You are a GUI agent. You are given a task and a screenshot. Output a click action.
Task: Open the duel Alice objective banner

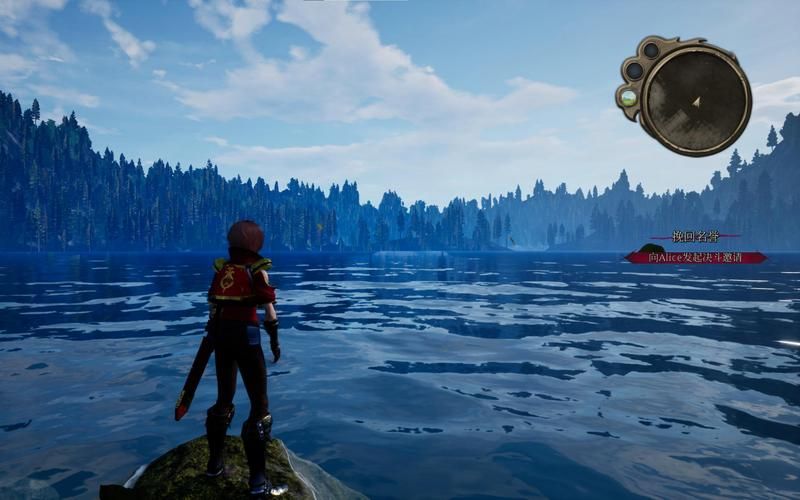696,257
